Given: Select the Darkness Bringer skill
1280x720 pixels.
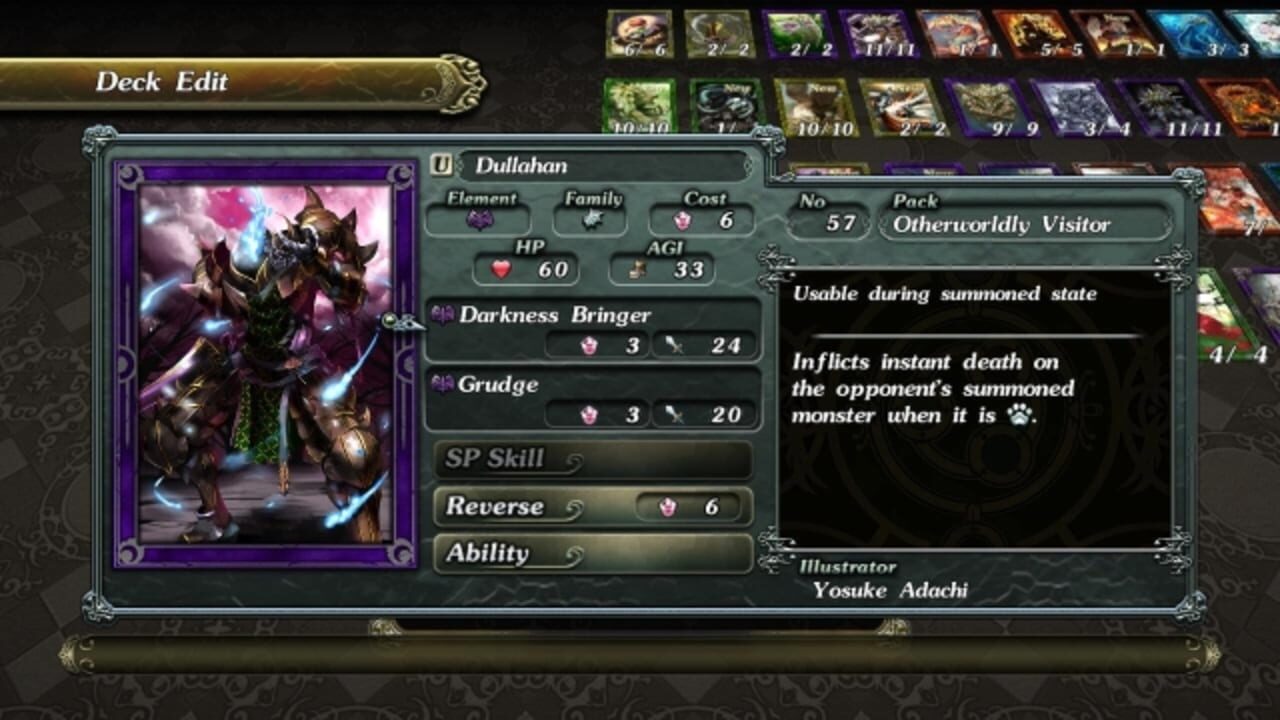Looking at the screenshot, I should pos(555,314).
